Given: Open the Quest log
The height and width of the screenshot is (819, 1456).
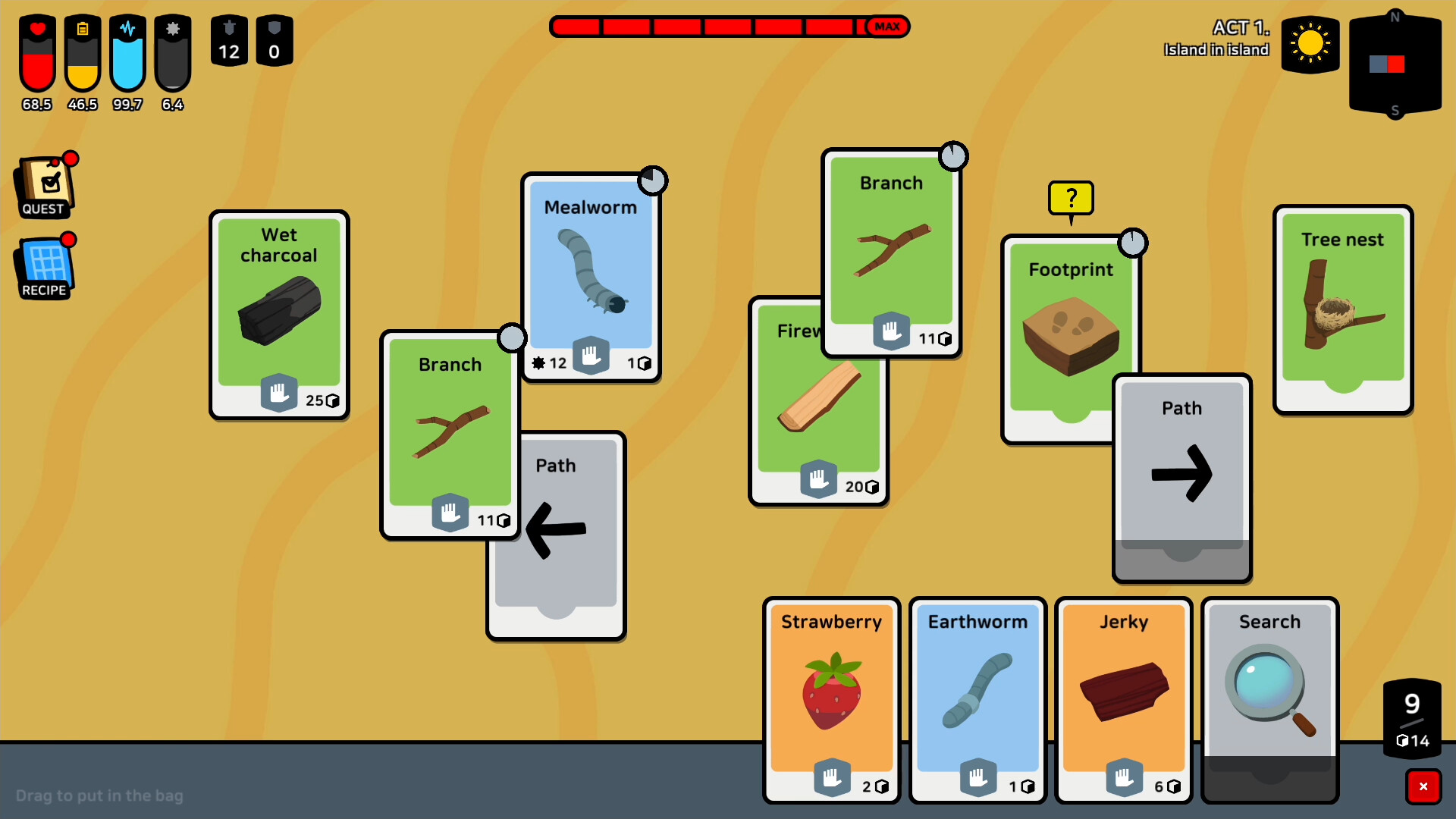Looking at the screenshot, I should (43, 184).
